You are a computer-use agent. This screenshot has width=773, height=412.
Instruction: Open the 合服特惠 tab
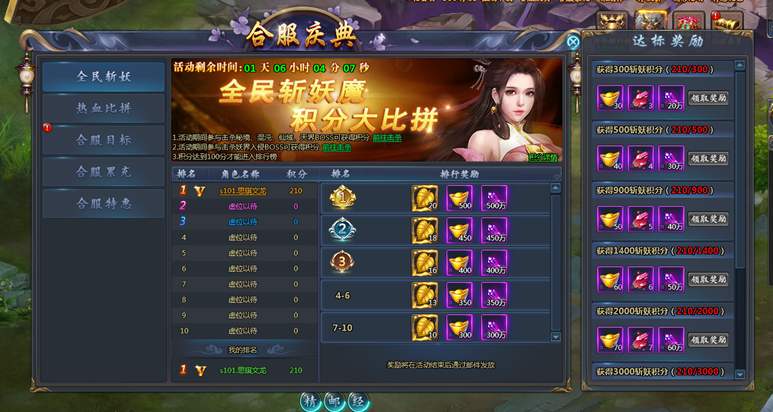(103, 203)
